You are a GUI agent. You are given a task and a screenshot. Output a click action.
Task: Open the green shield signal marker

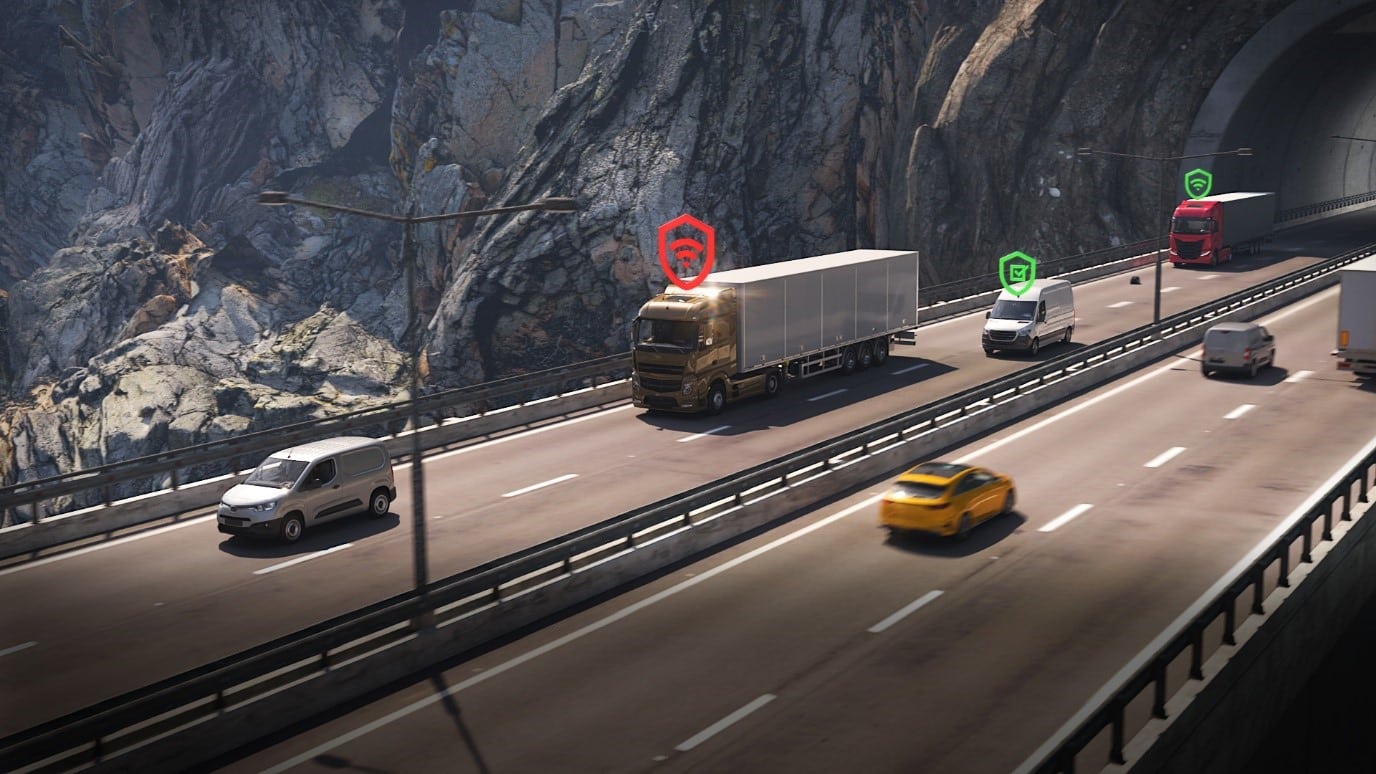point(1197,183)
